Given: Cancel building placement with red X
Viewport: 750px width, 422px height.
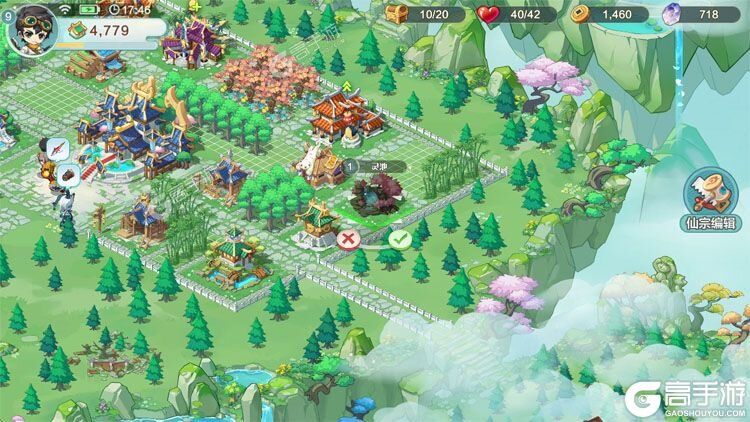Looking at the screenshot, I should tap(347, 239).
